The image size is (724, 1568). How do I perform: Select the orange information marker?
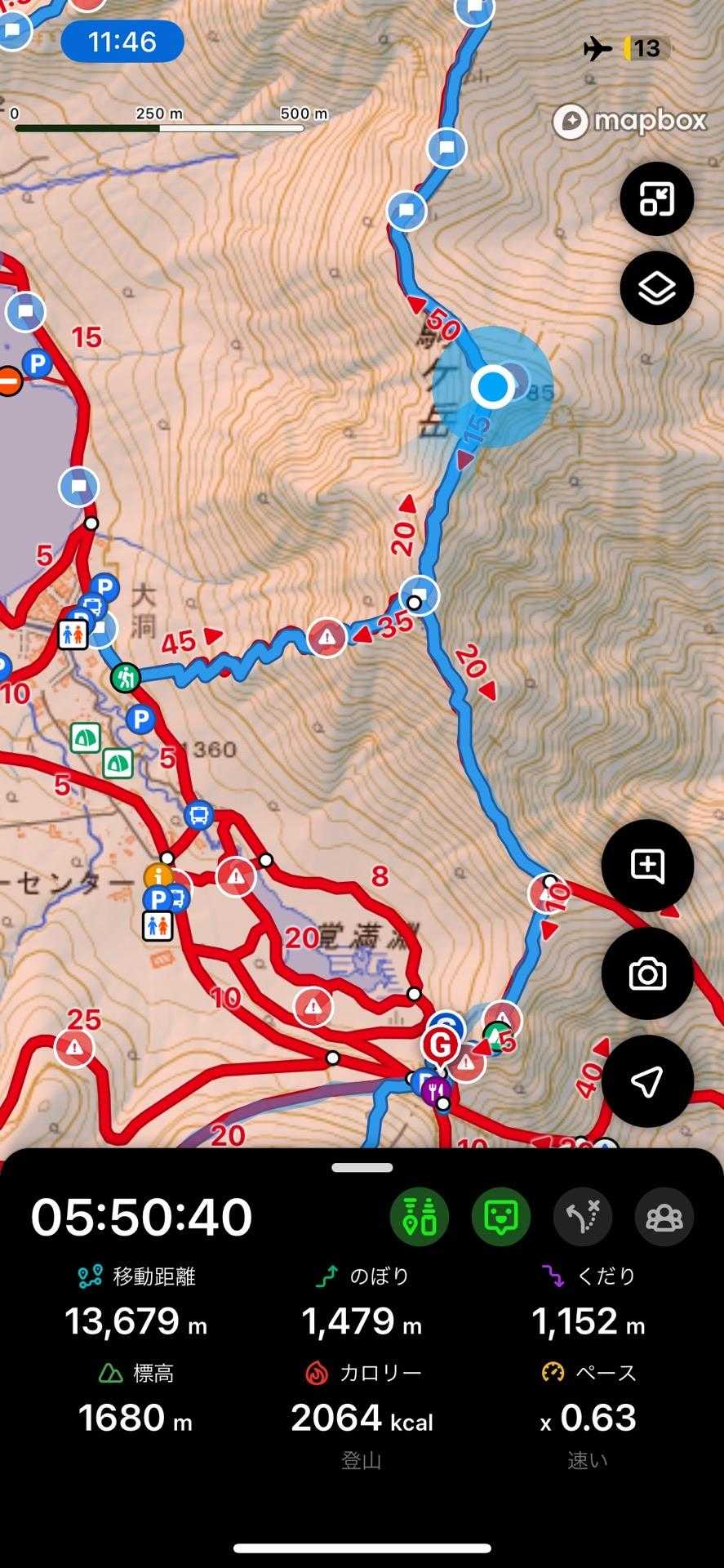pos(158,877)
